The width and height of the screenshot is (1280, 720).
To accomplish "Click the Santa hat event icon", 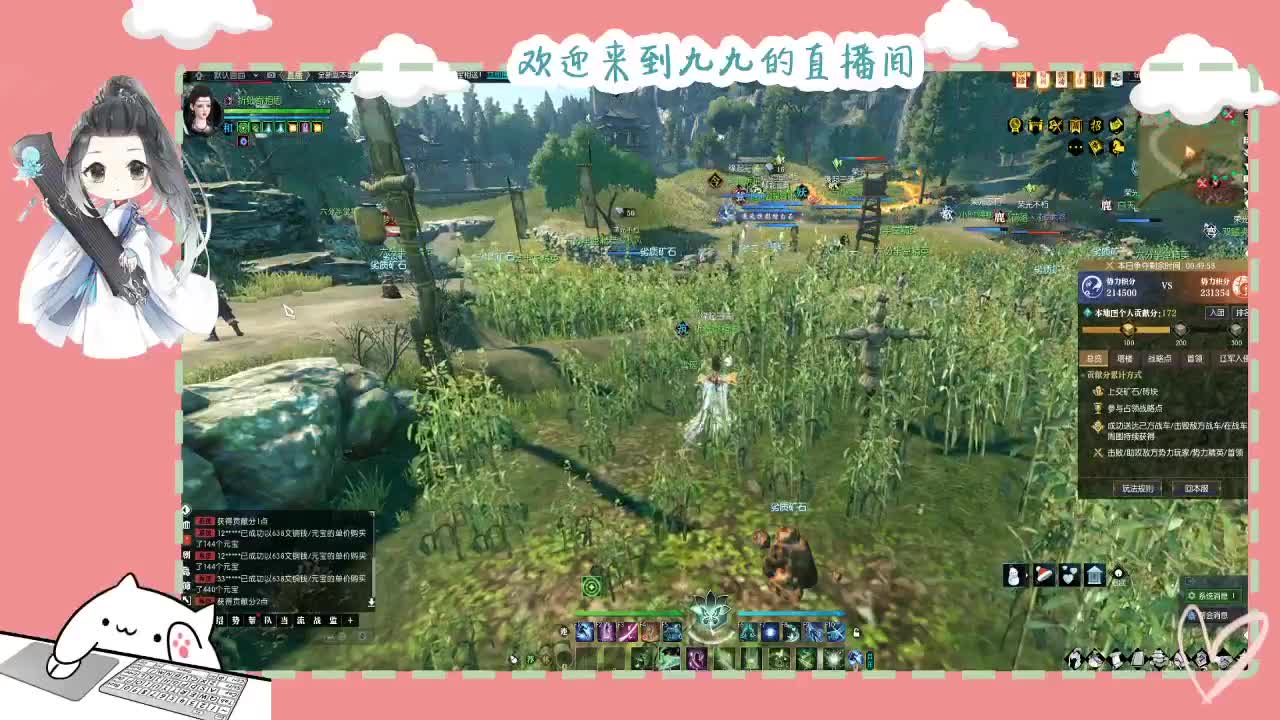I will click(x=1044, y=574).
